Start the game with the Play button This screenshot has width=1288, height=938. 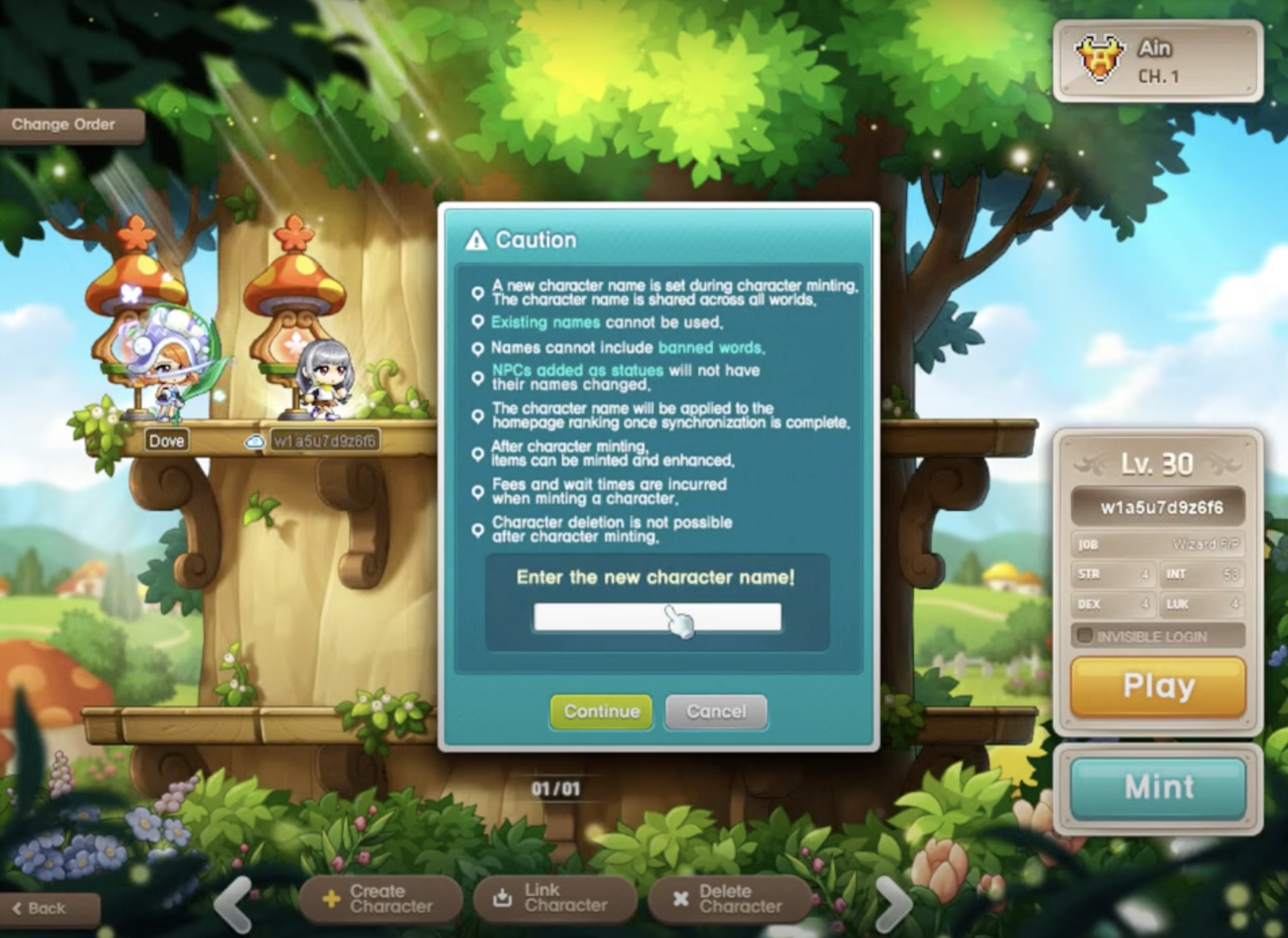point(1158,687)
